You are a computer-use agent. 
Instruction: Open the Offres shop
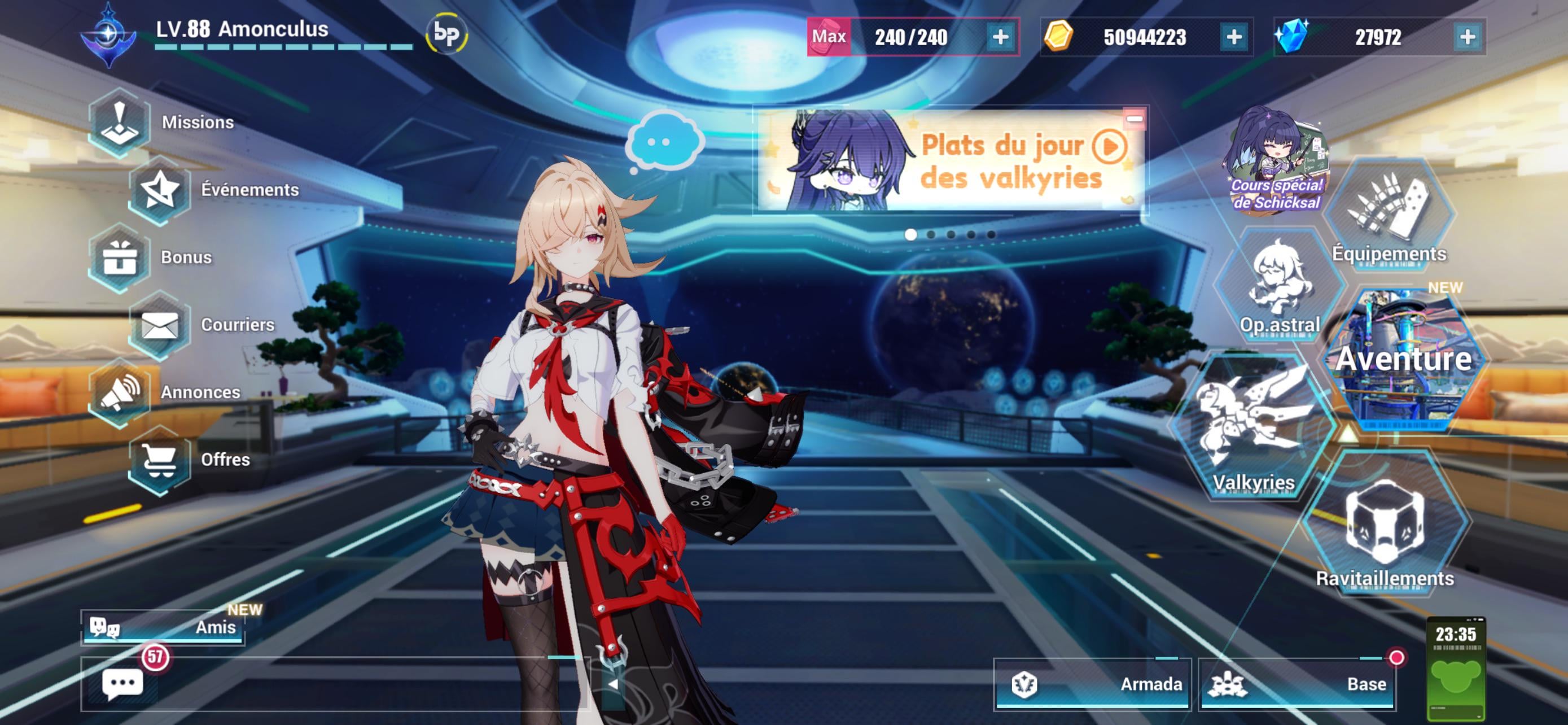pyautogui.click(x=160, y=460)
